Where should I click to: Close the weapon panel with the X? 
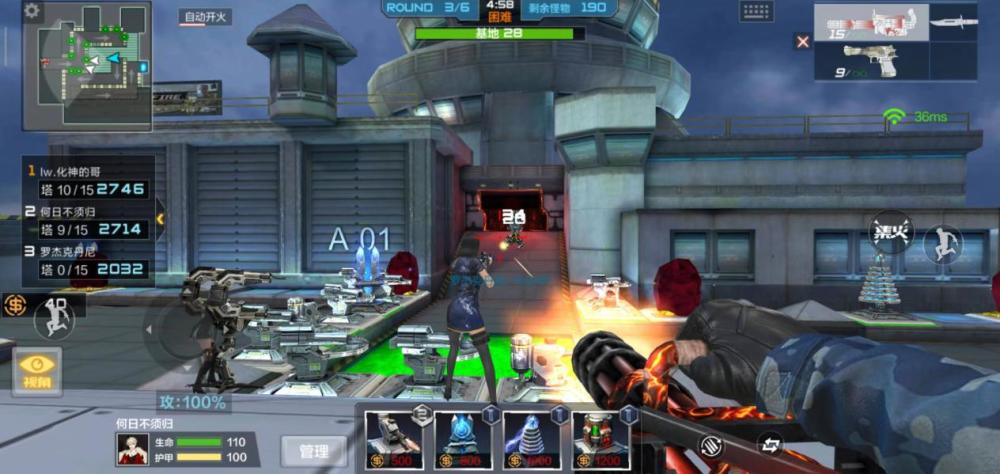click(x=802, y=41)
